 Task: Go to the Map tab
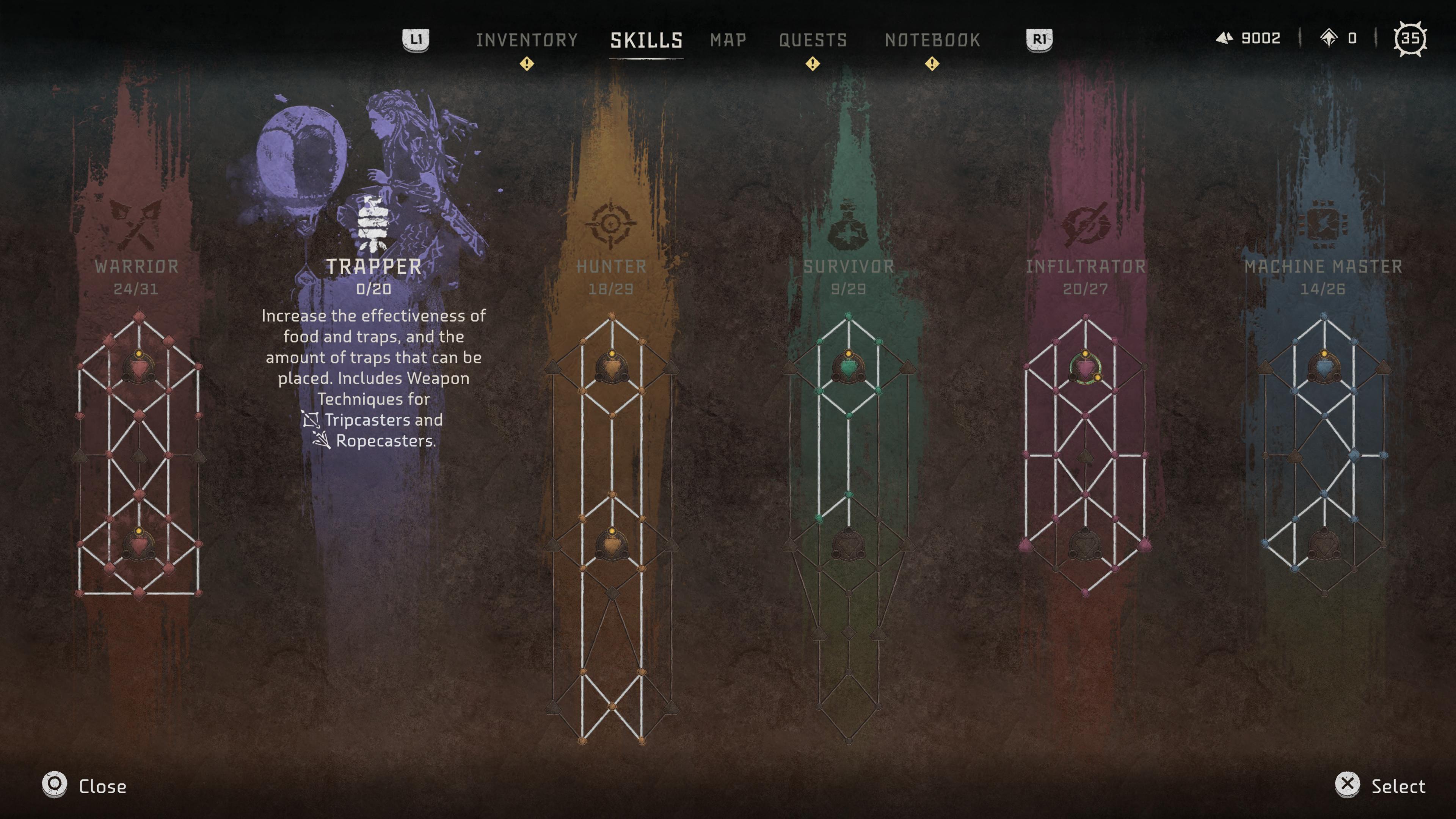coord(728,40)
